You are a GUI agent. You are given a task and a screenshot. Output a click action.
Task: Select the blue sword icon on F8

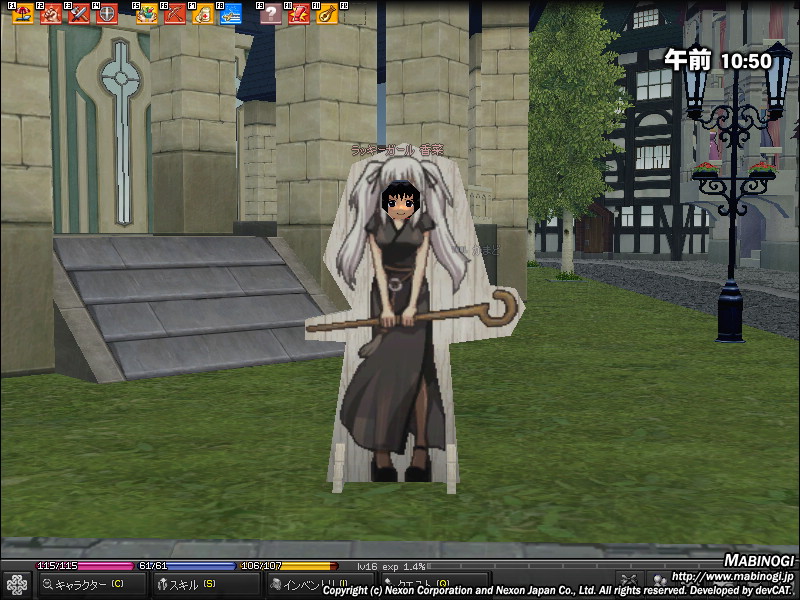pos(231,14)
